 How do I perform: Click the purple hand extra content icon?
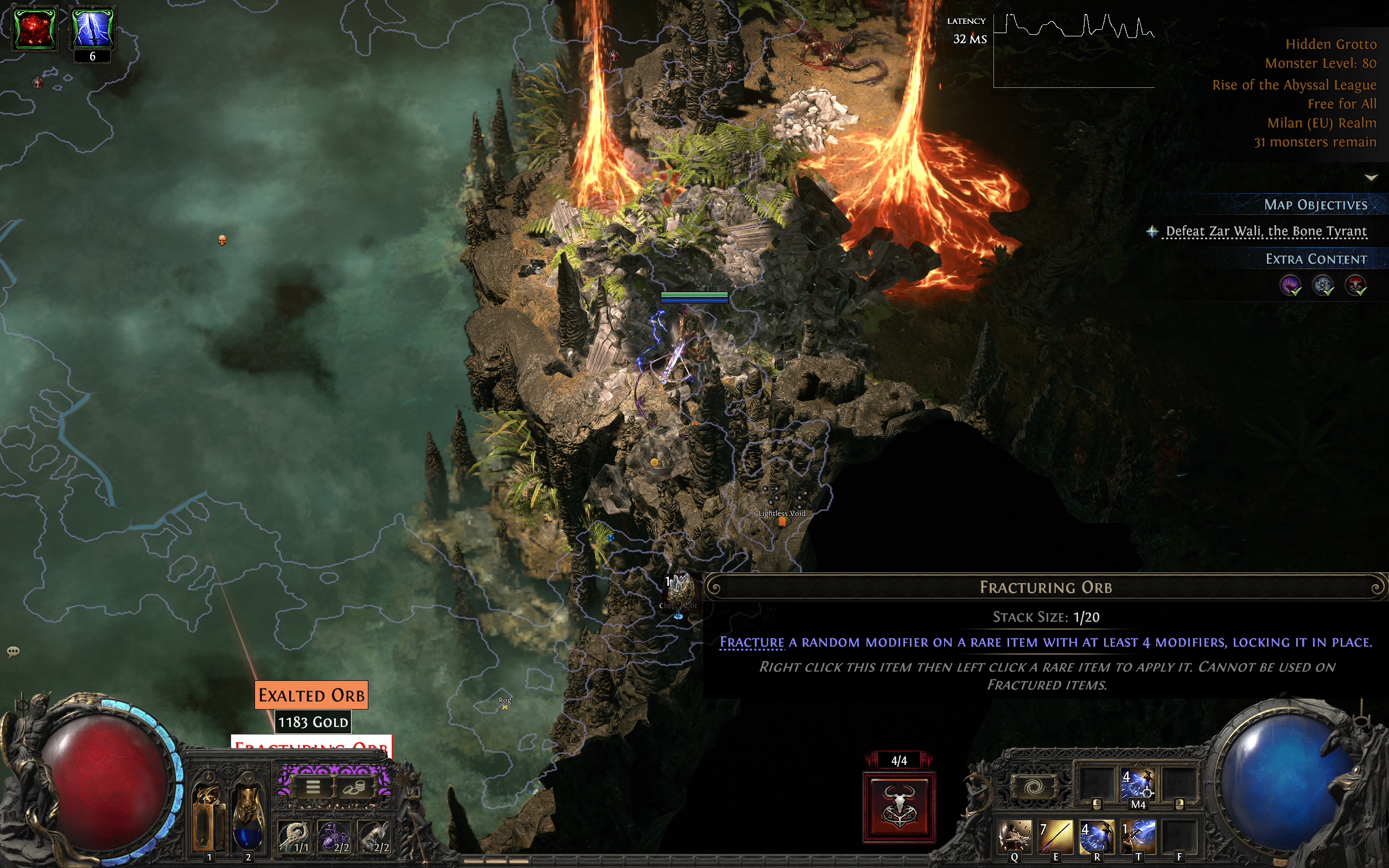1290,285
